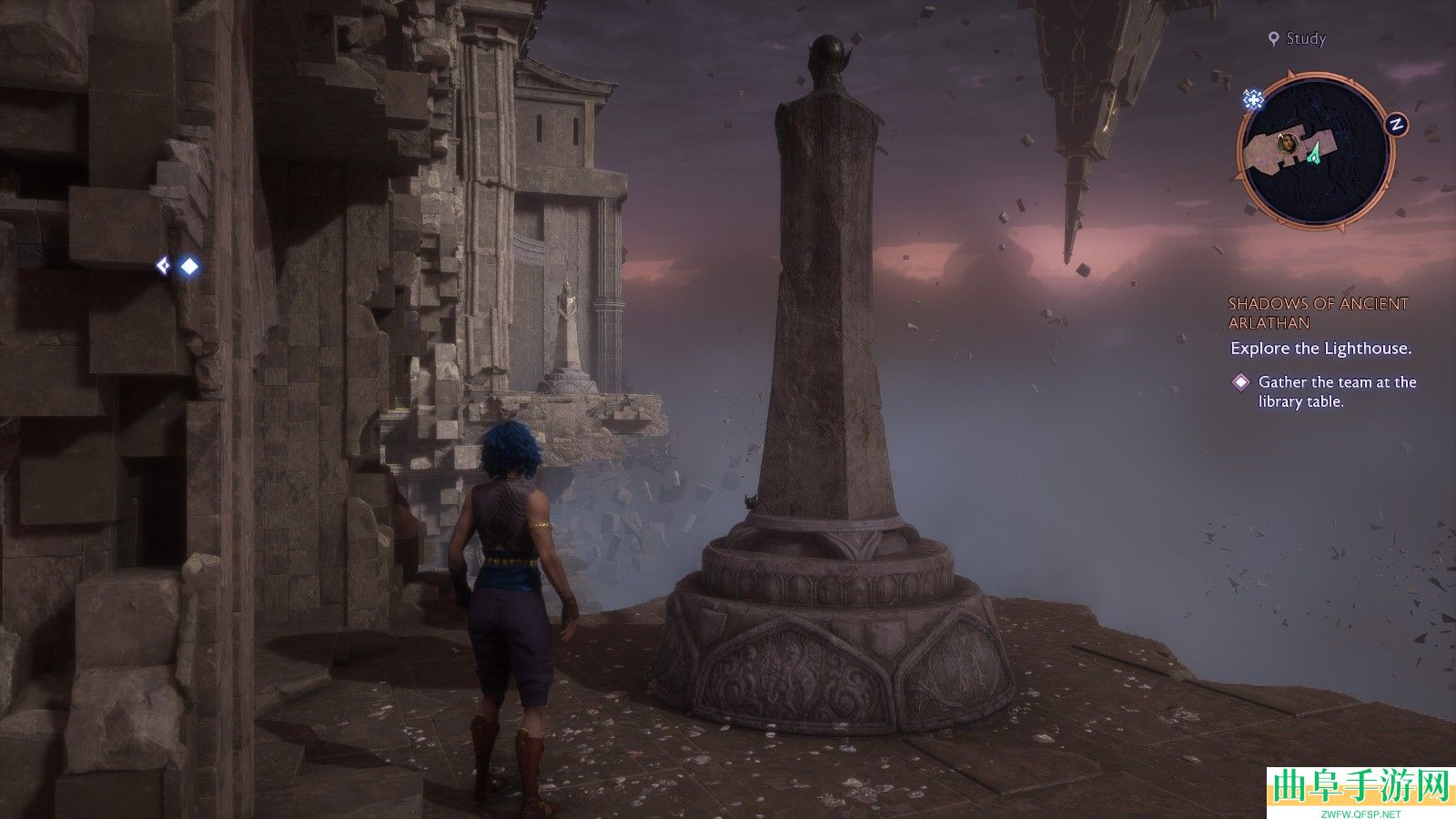Click the north compass indicator on the minimap

1395,125
